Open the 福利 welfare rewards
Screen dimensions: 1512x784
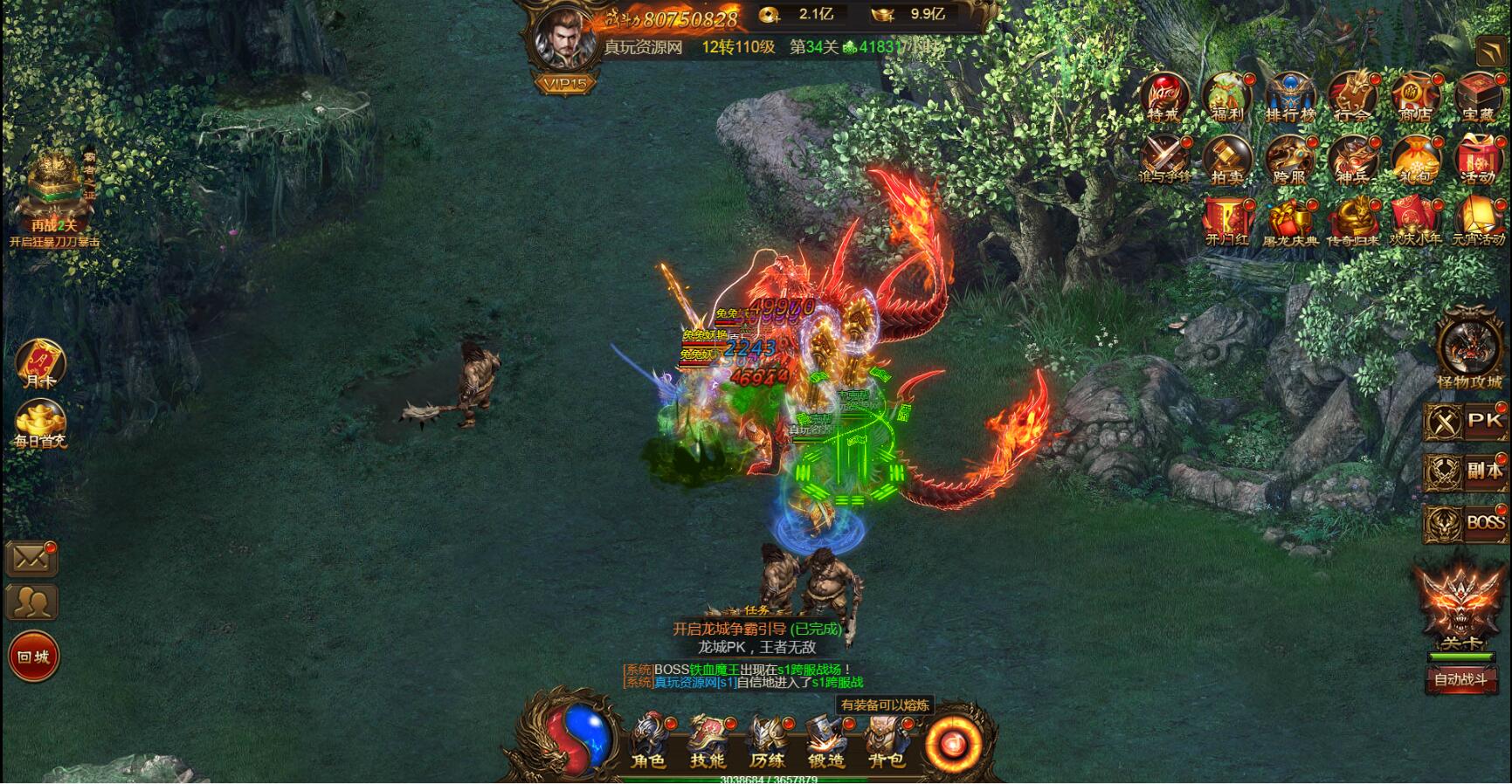tap(1226, 97)
